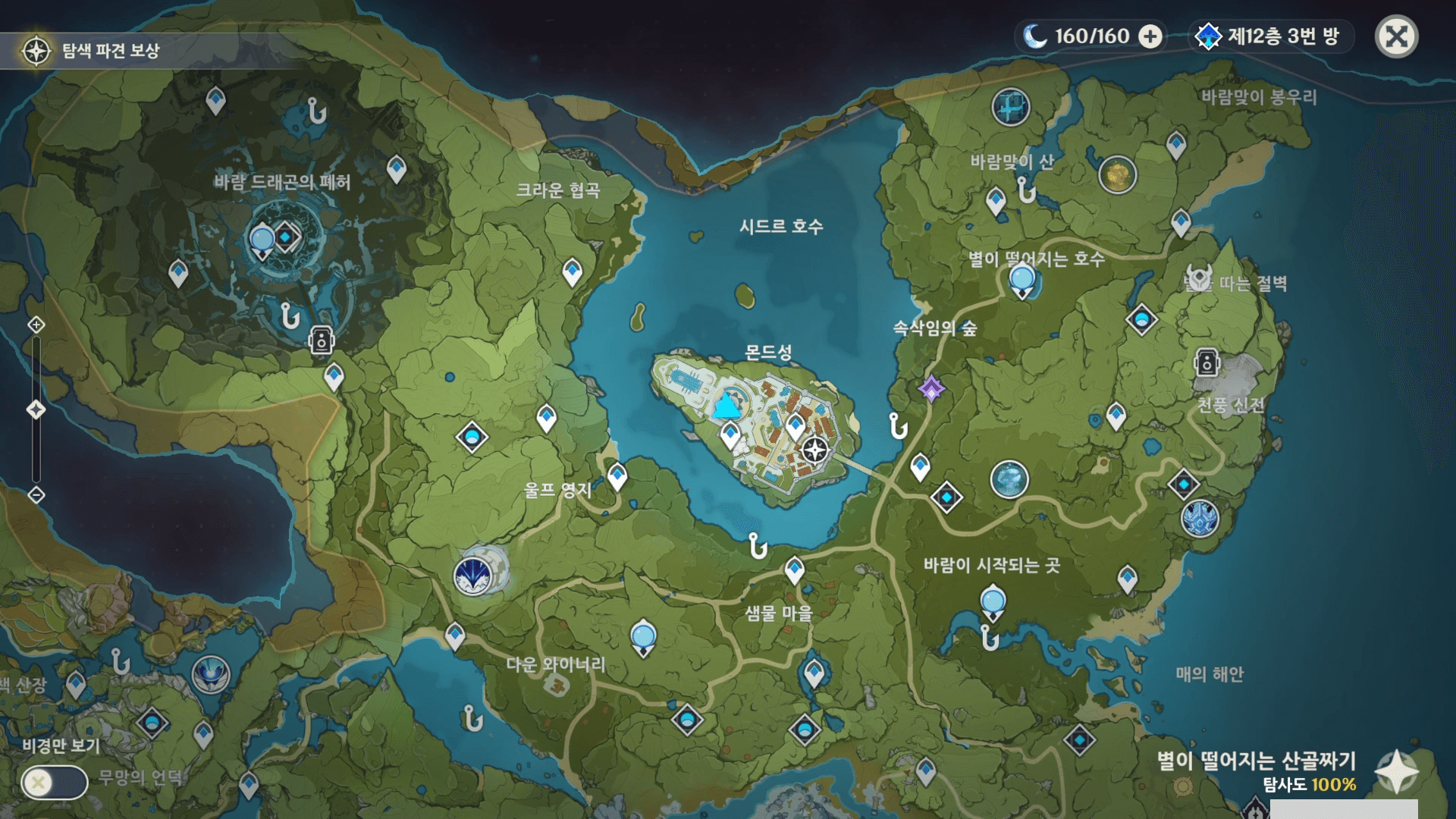The height and width of the screenshot is (819, 1456).
Task: Select the teleport waypoint below 크라운 협곡
Action: (x=572, y=271)
